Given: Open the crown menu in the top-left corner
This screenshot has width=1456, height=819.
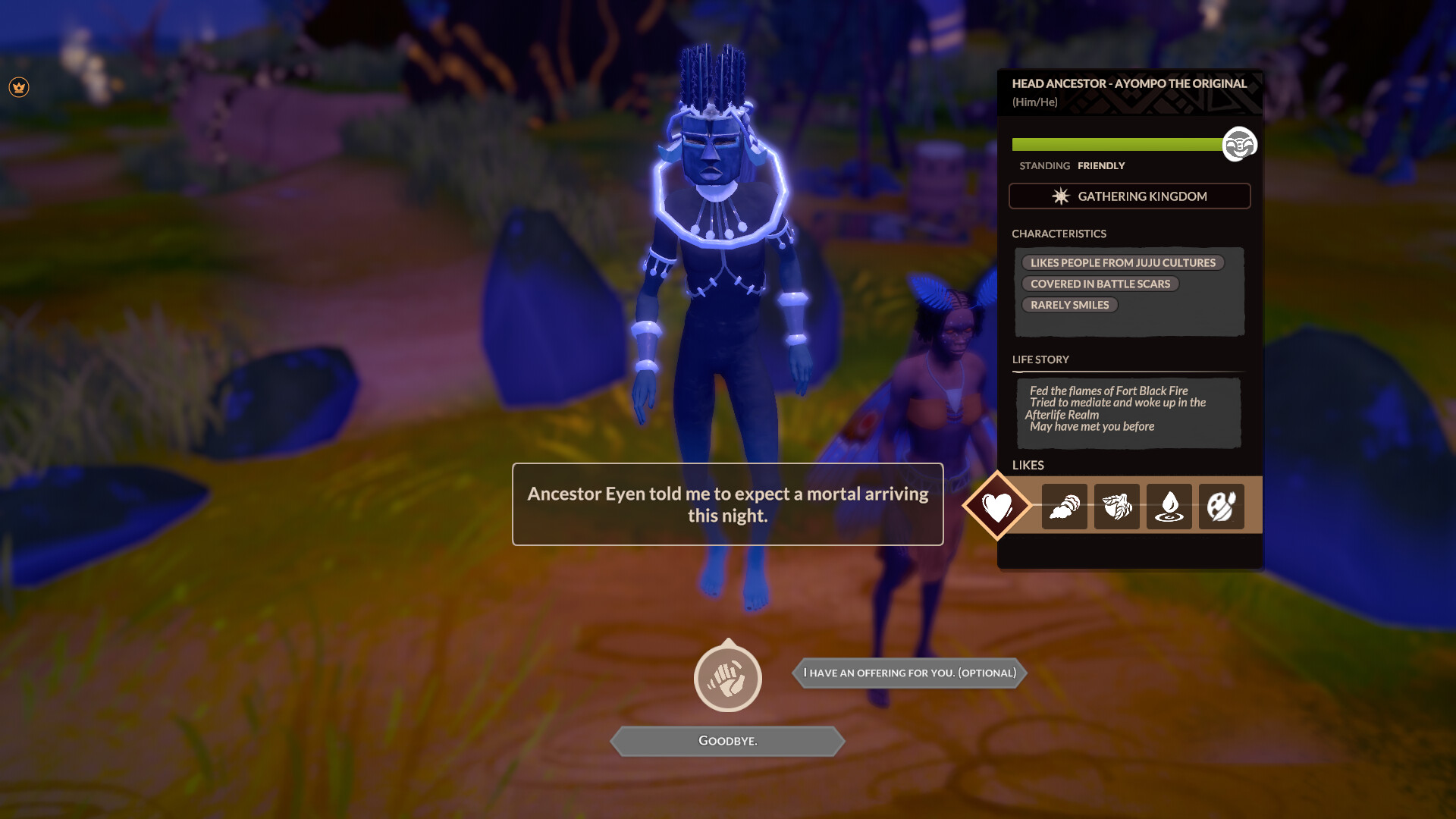Looking at the screenshot, I should coord(19,87).
